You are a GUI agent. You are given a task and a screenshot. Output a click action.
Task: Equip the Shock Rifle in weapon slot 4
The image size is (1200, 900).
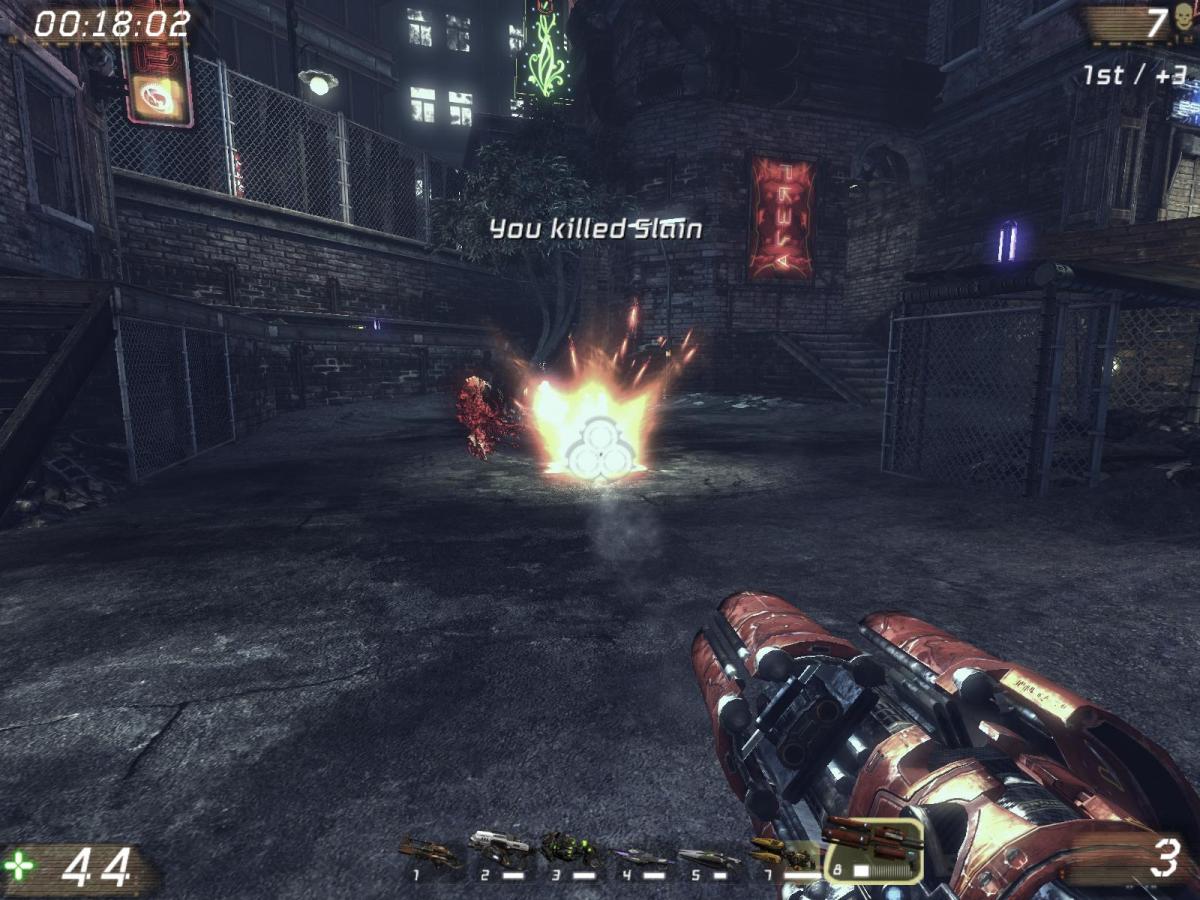640,856
